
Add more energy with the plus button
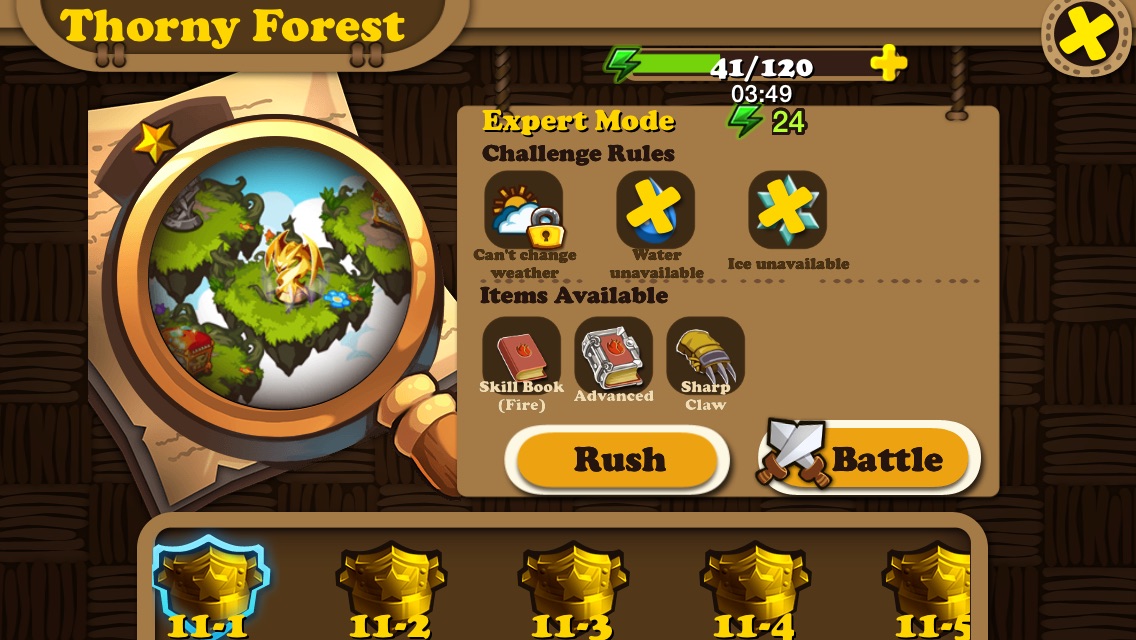point(887,64)
